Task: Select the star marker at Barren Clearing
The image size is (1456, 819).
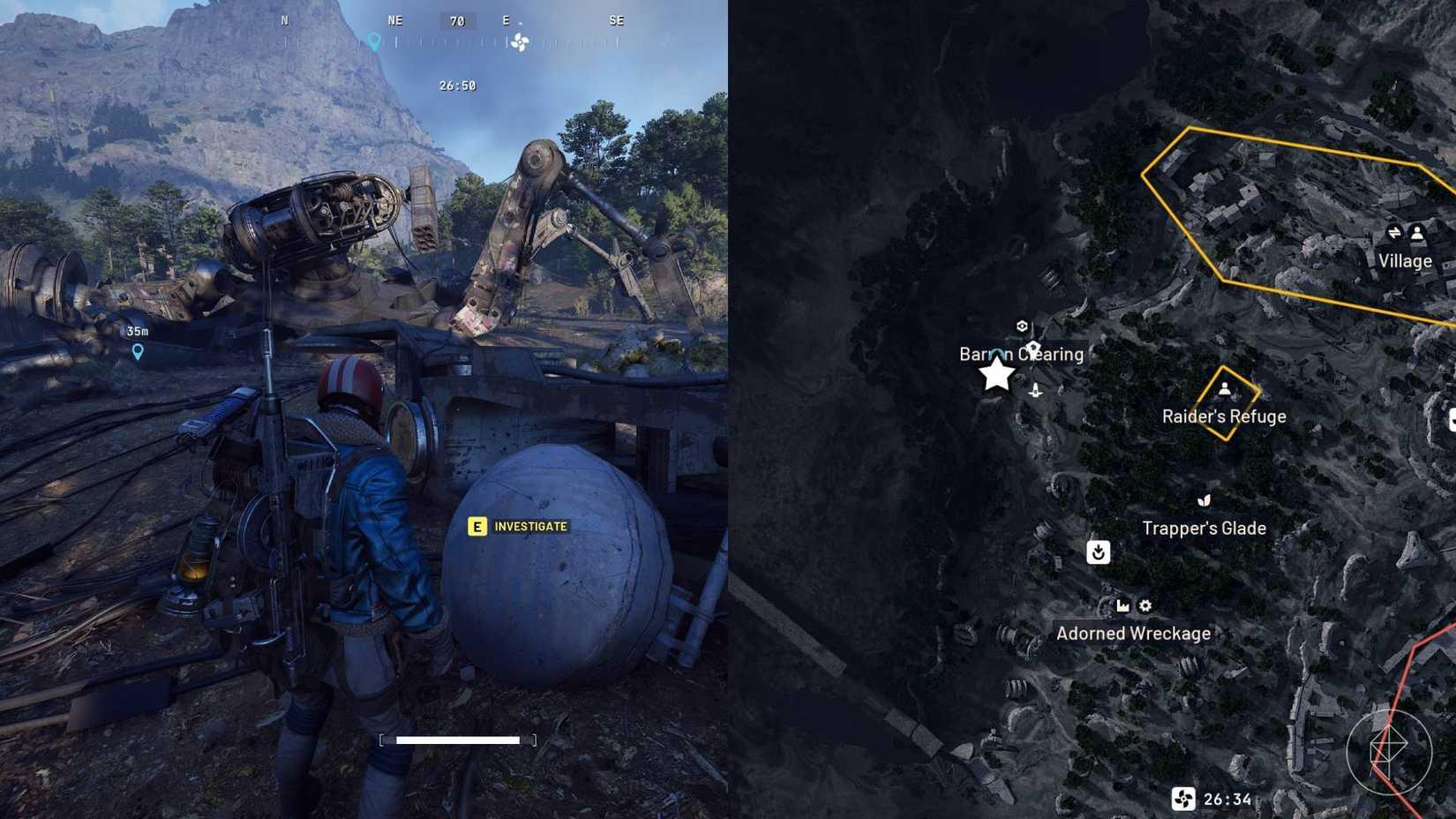Action: tap(996, 374)
